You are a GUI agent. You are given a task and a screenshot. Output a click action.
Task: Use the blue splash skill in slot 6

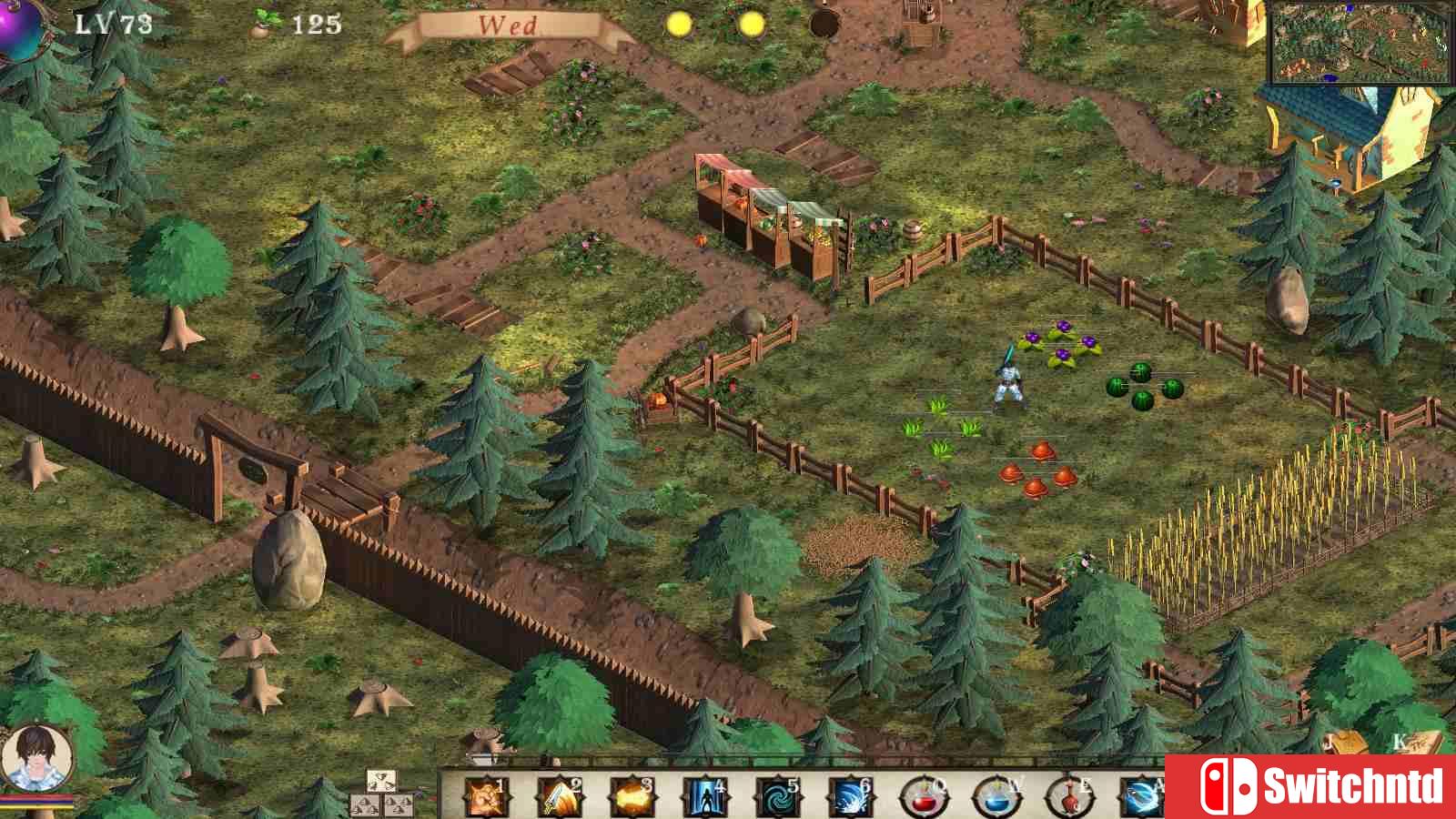[x=848, y=797]
